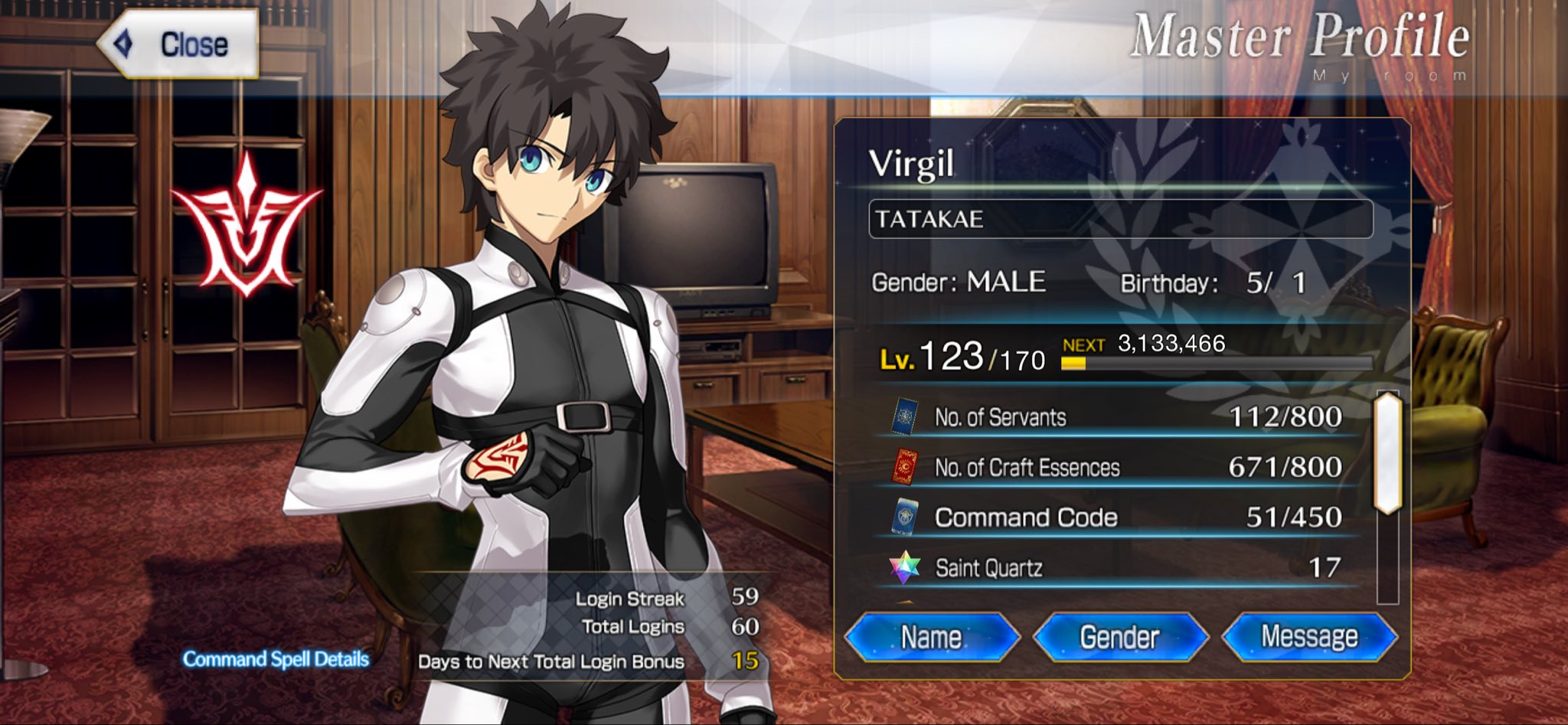1568x725 pixels.
Task: Close the Master Profile screen
Action: (x=180, y=44)
